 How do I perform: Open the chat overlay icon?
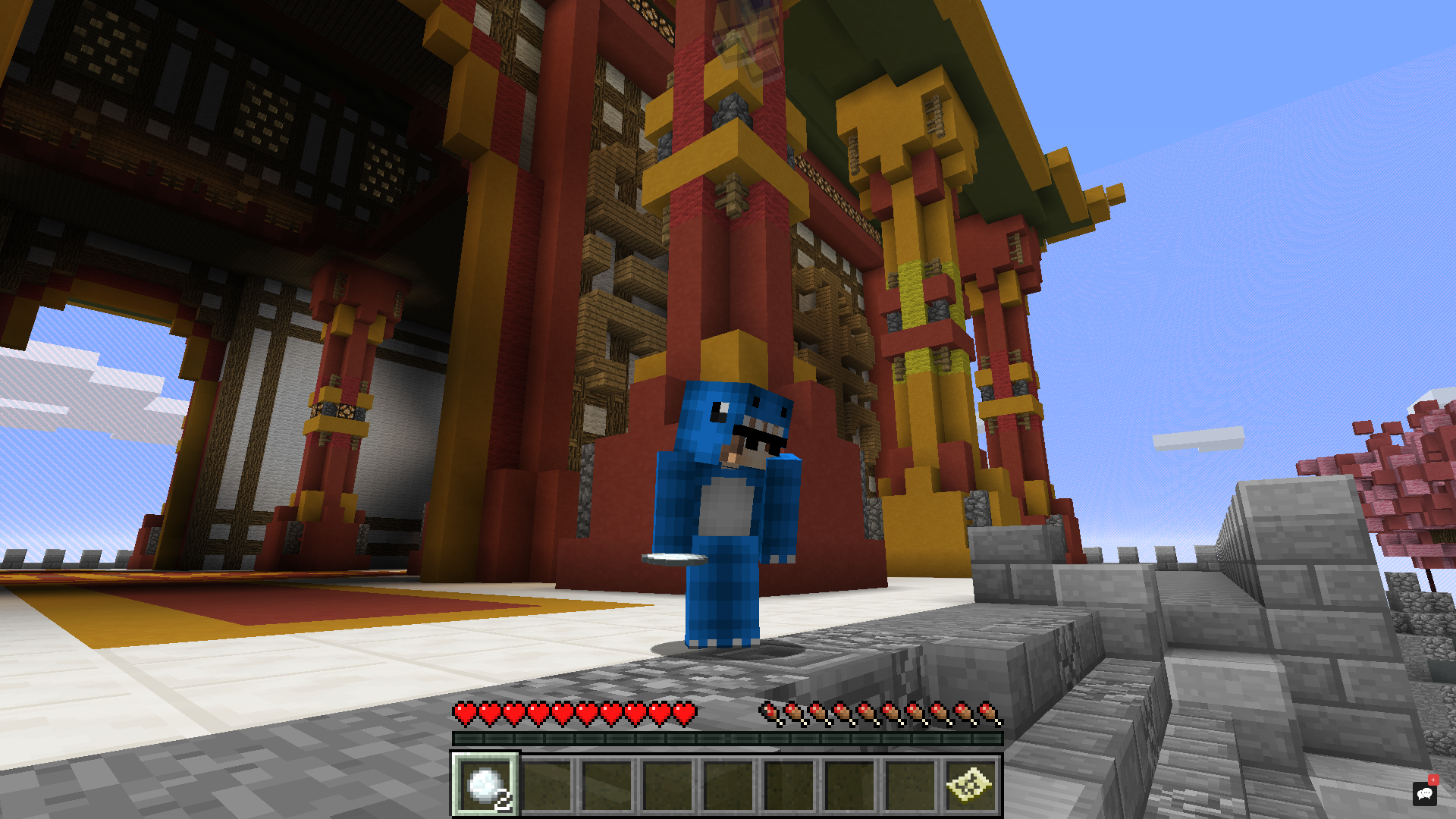pyautogui.click(x=1423, y=793)
